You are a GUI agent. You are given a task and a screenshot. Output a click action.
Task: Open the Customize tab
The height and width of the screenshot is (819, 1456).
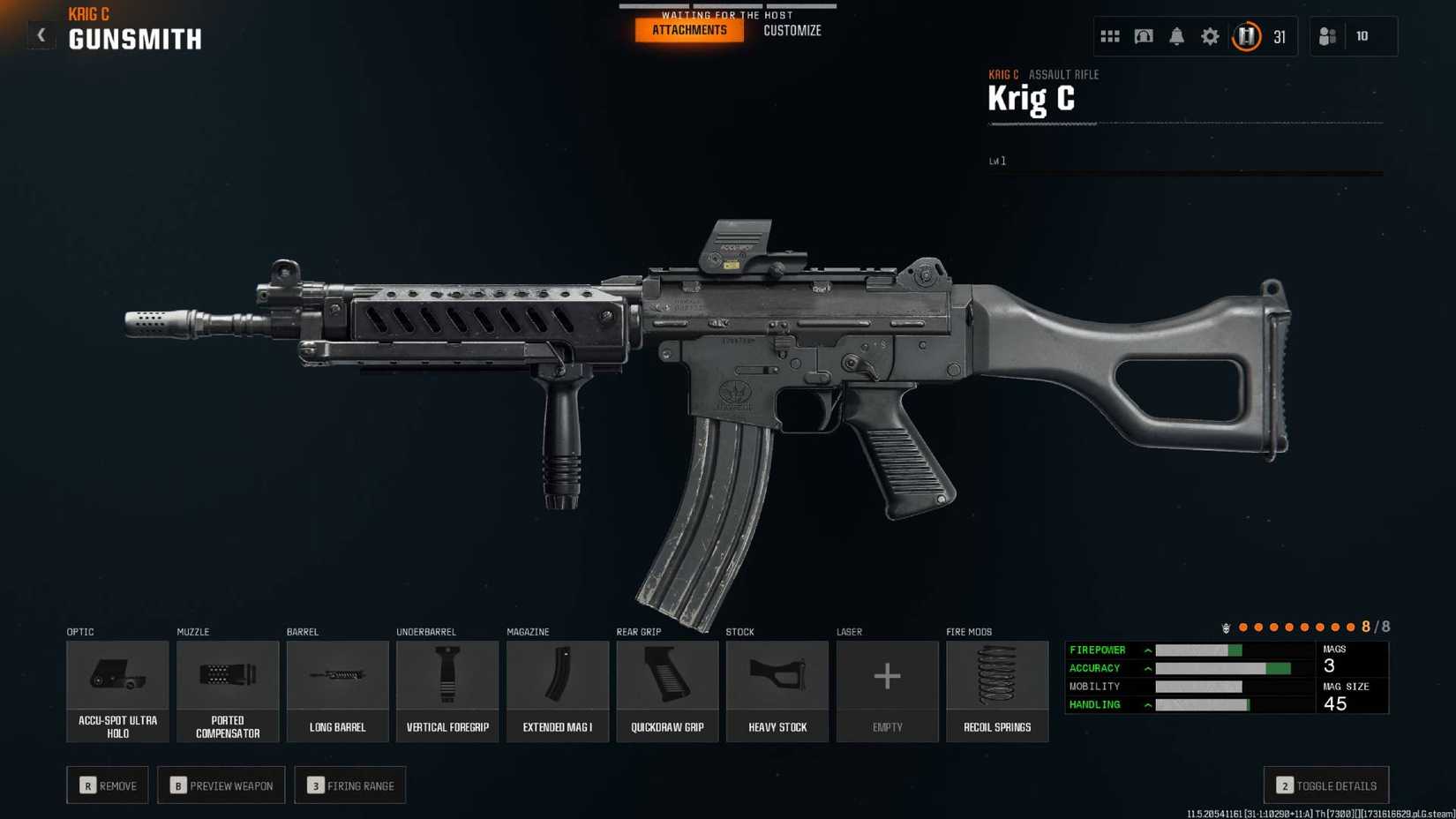(792, 30)
